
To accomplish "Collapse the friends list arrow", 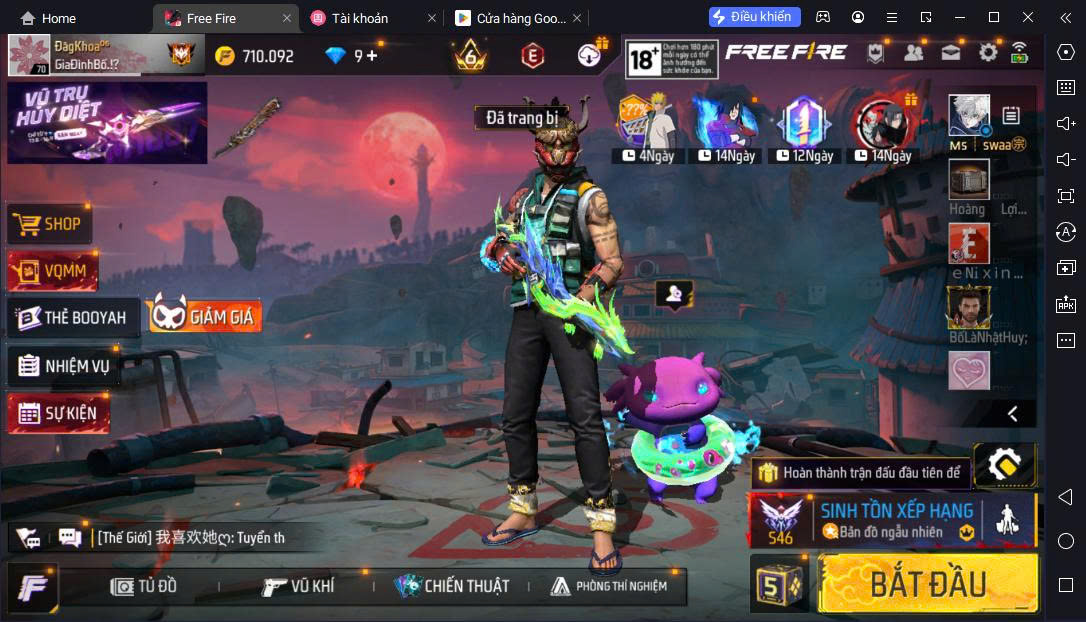I will tap(1012, 413).
